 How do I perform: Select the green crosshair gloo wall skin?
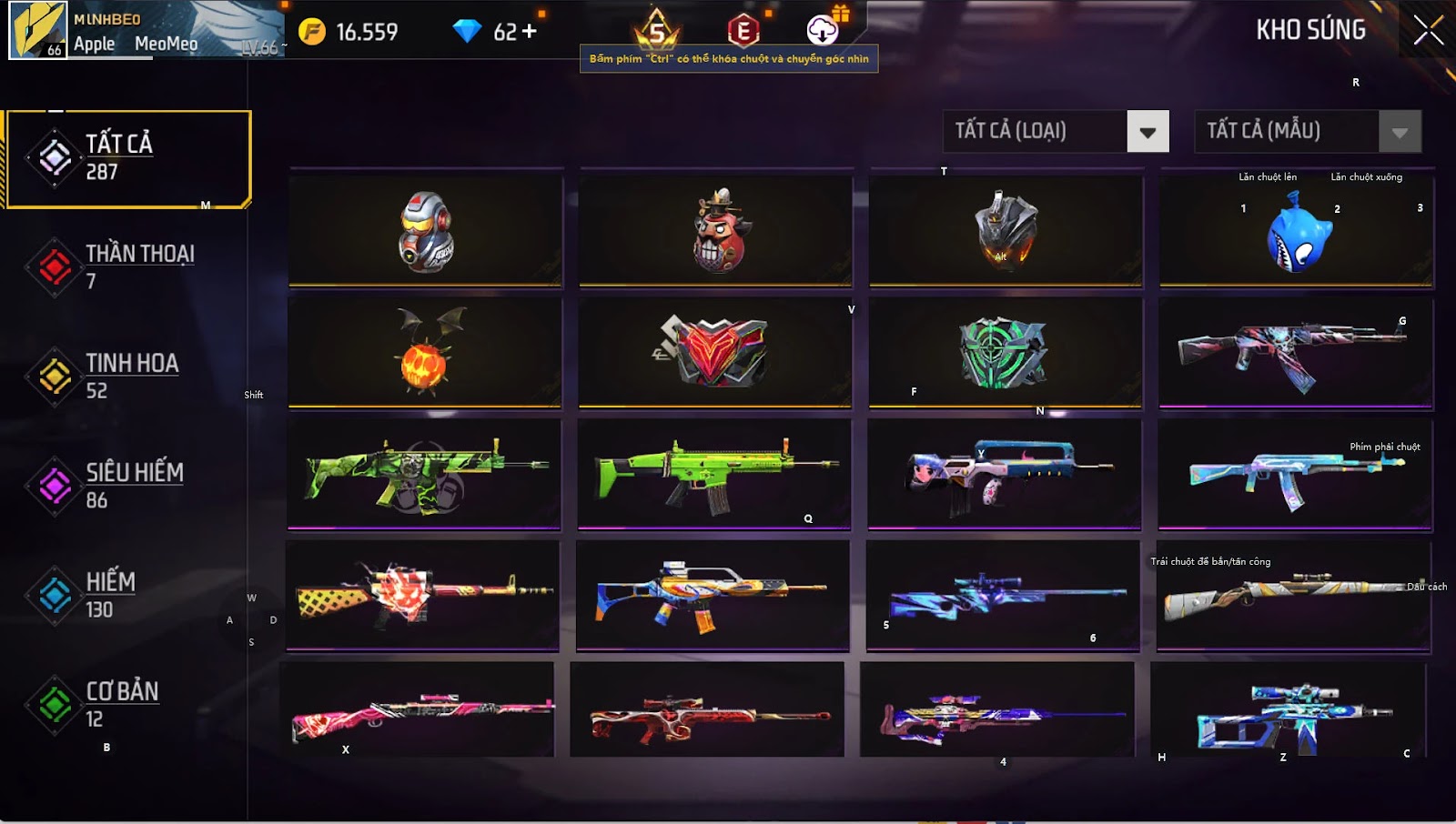point(1005,353)
